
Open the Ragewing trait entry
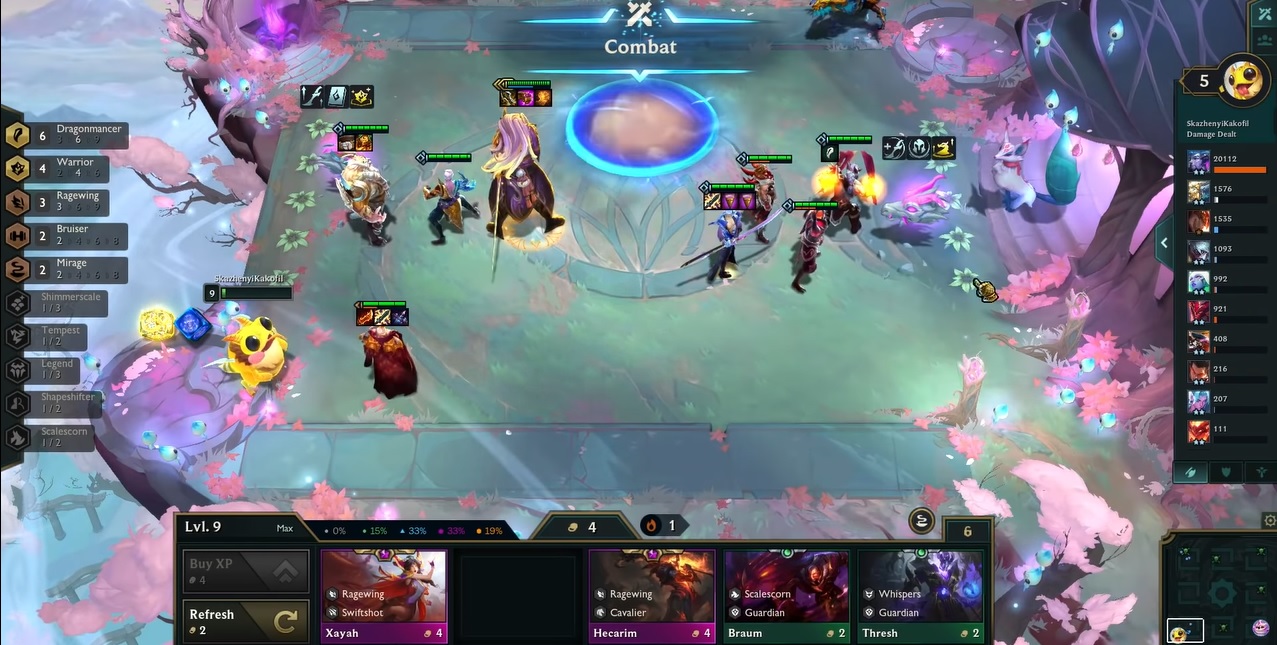coord(66,202)
